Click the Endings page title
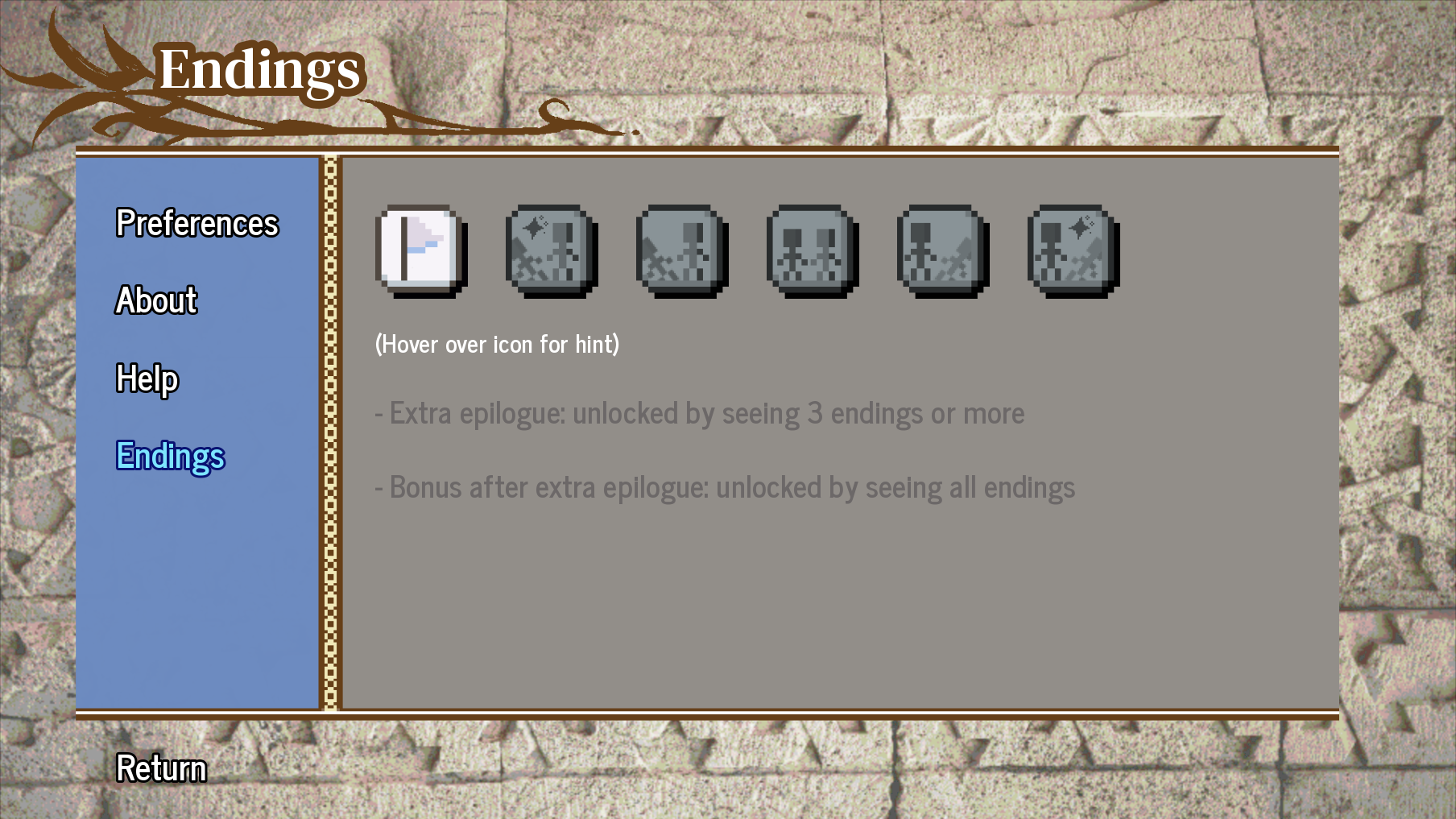1456x819 pixels. (262, 71)
